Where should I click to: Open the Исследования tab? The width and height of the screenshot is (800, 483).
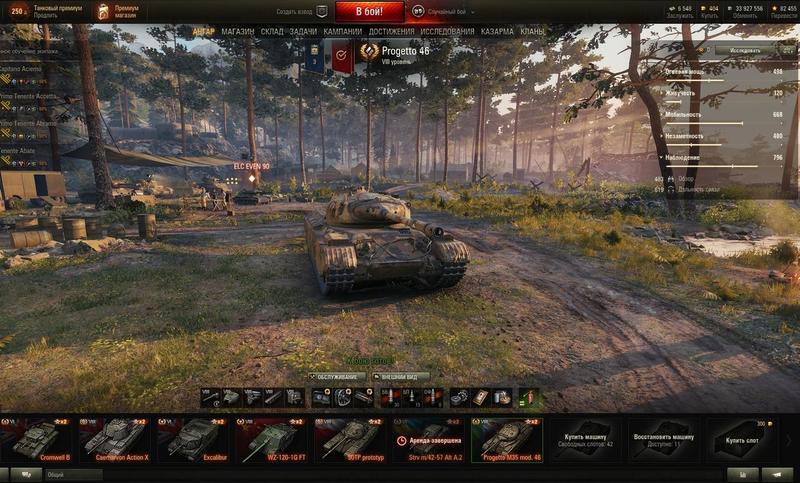[x=447, y=32]
